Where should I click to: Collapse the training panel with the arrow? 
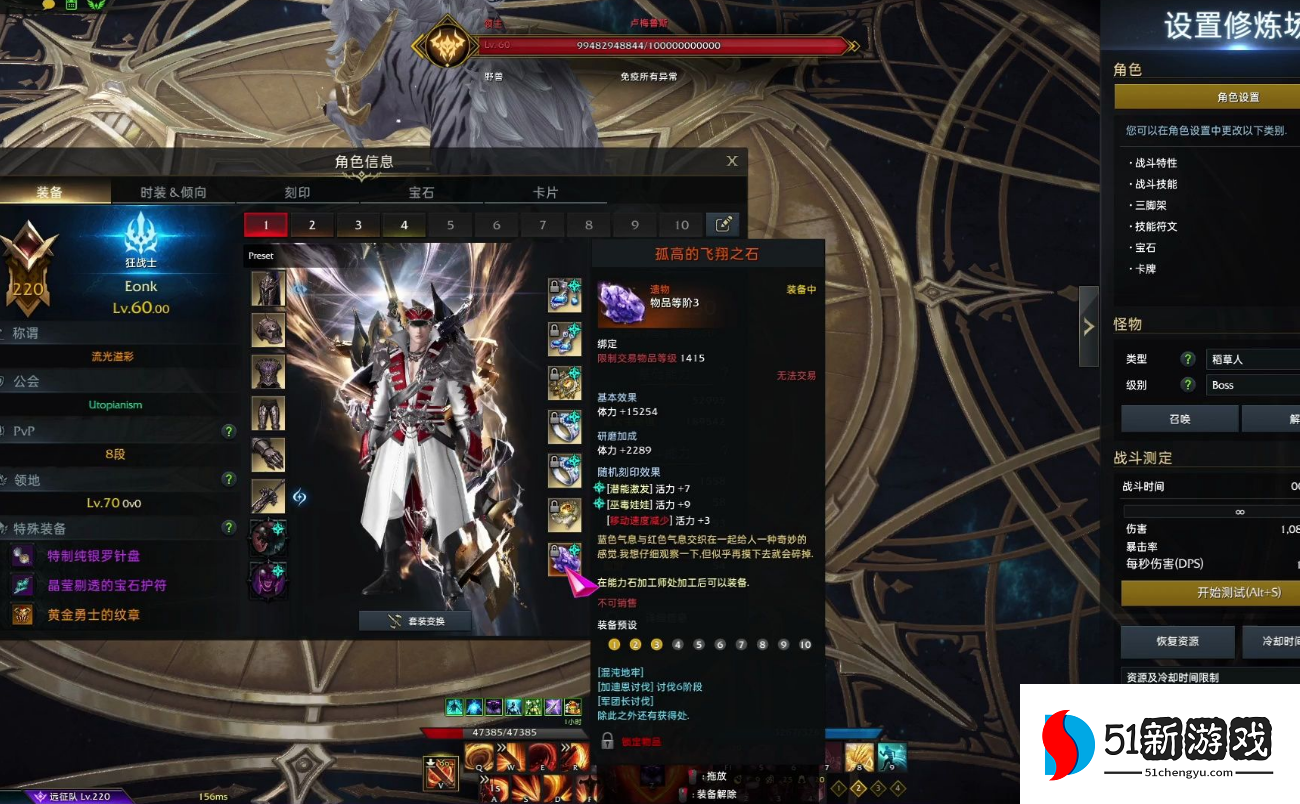(x=1088, y=326)
